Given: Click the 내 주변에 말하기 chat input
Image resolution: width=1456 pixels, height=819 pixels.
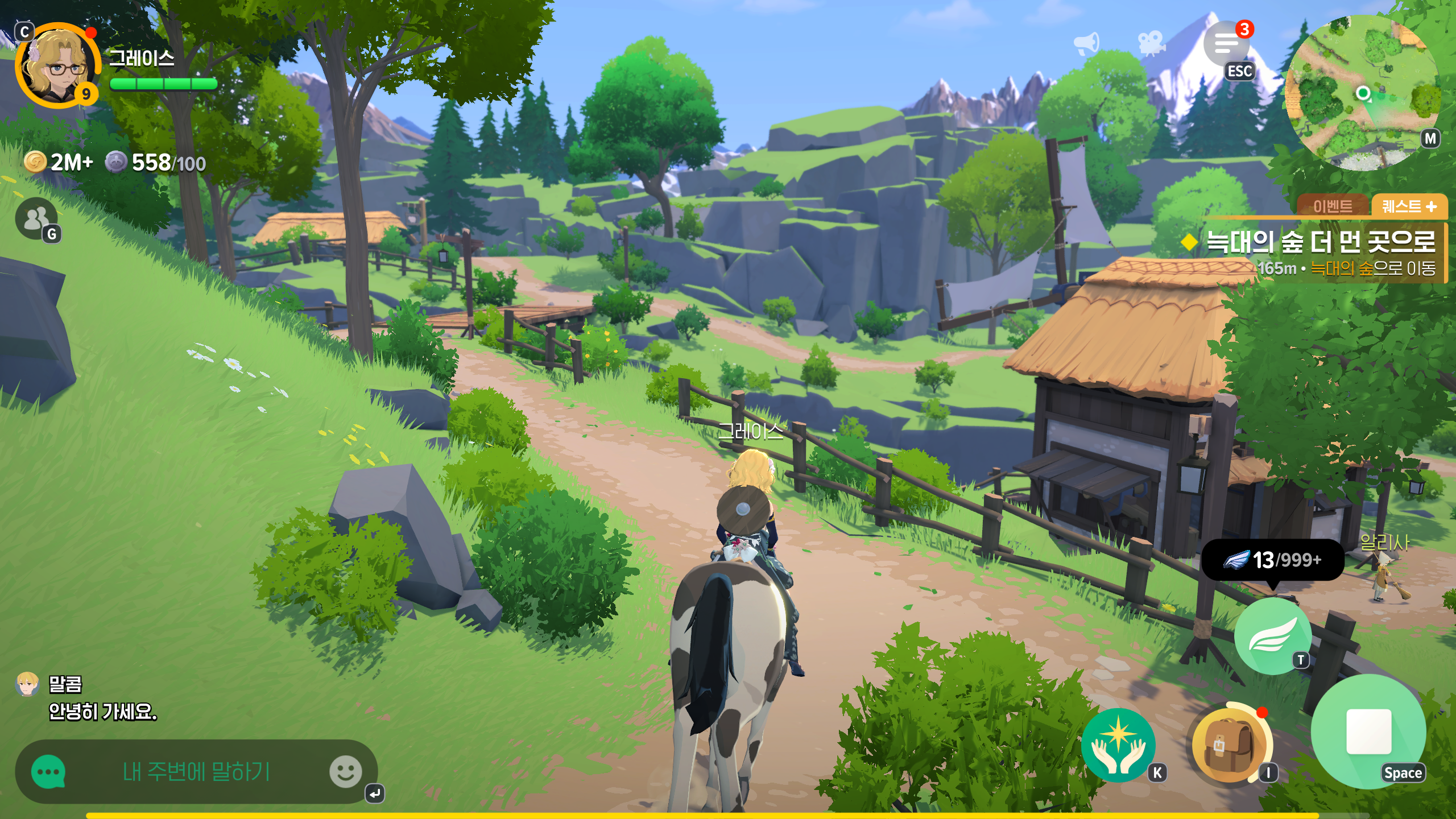Looking at the screenshot, I should point(196,772).
